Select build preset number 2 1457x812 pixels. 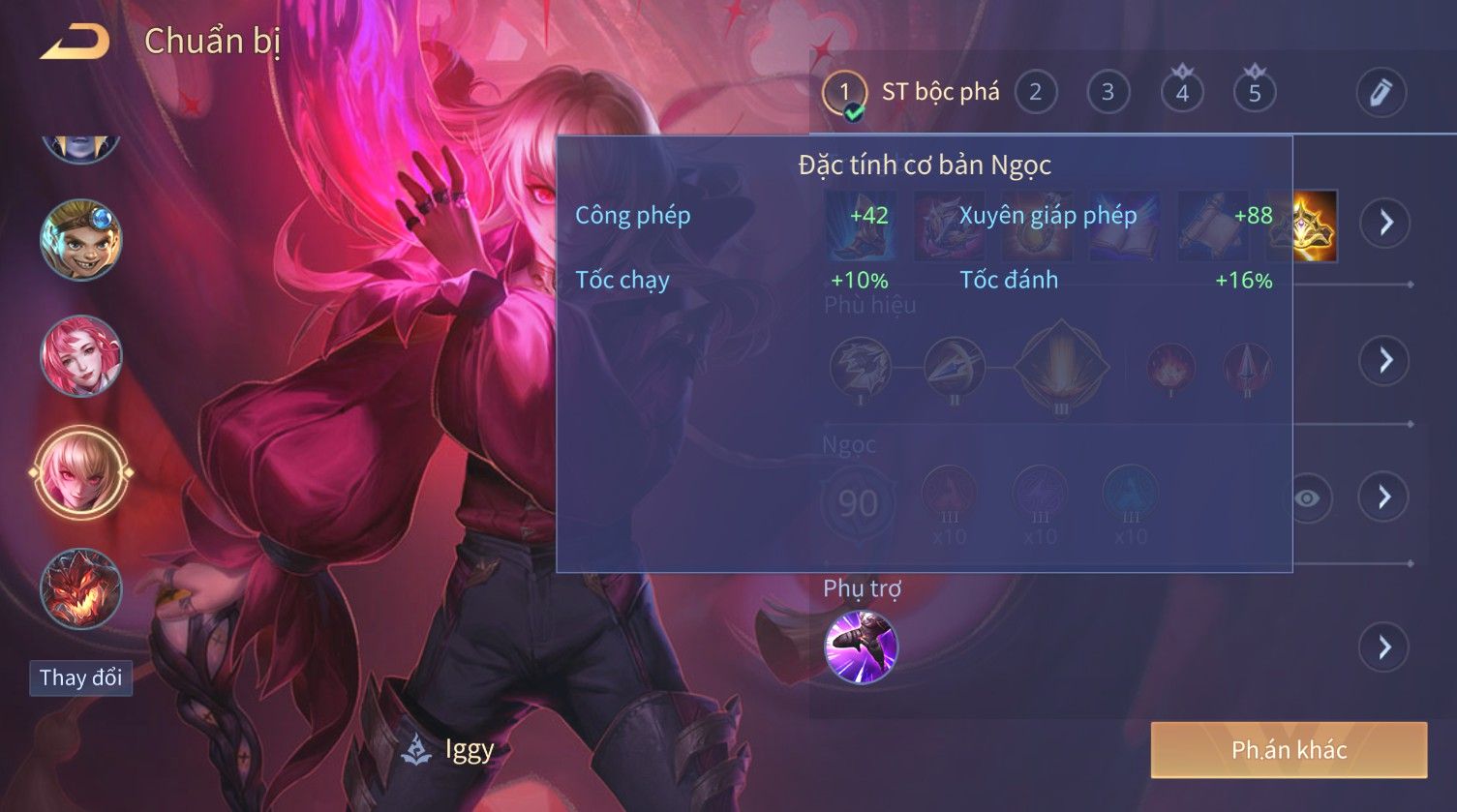pyautogui.click(x=1035, y=93)
